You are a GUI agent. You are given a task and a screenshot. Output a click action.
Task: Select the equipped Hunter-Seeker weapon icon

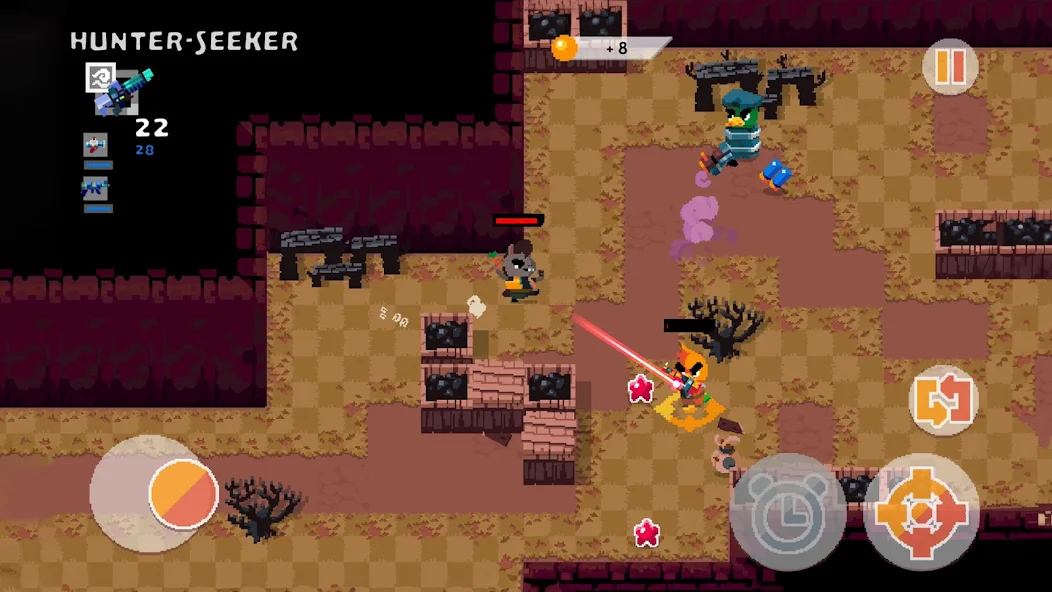click(120, 90)
